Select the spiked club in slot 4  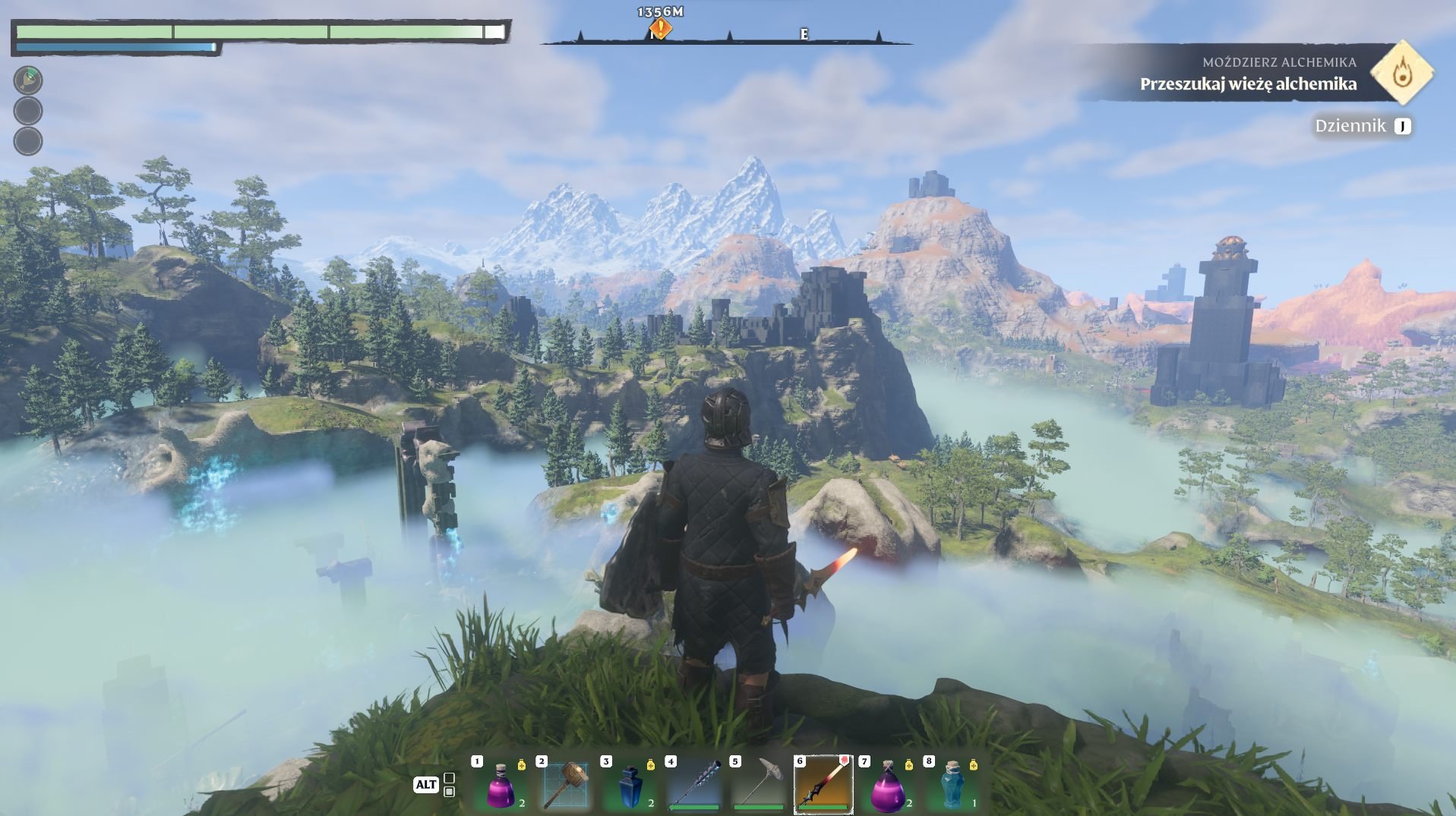(x=694, y=785)
